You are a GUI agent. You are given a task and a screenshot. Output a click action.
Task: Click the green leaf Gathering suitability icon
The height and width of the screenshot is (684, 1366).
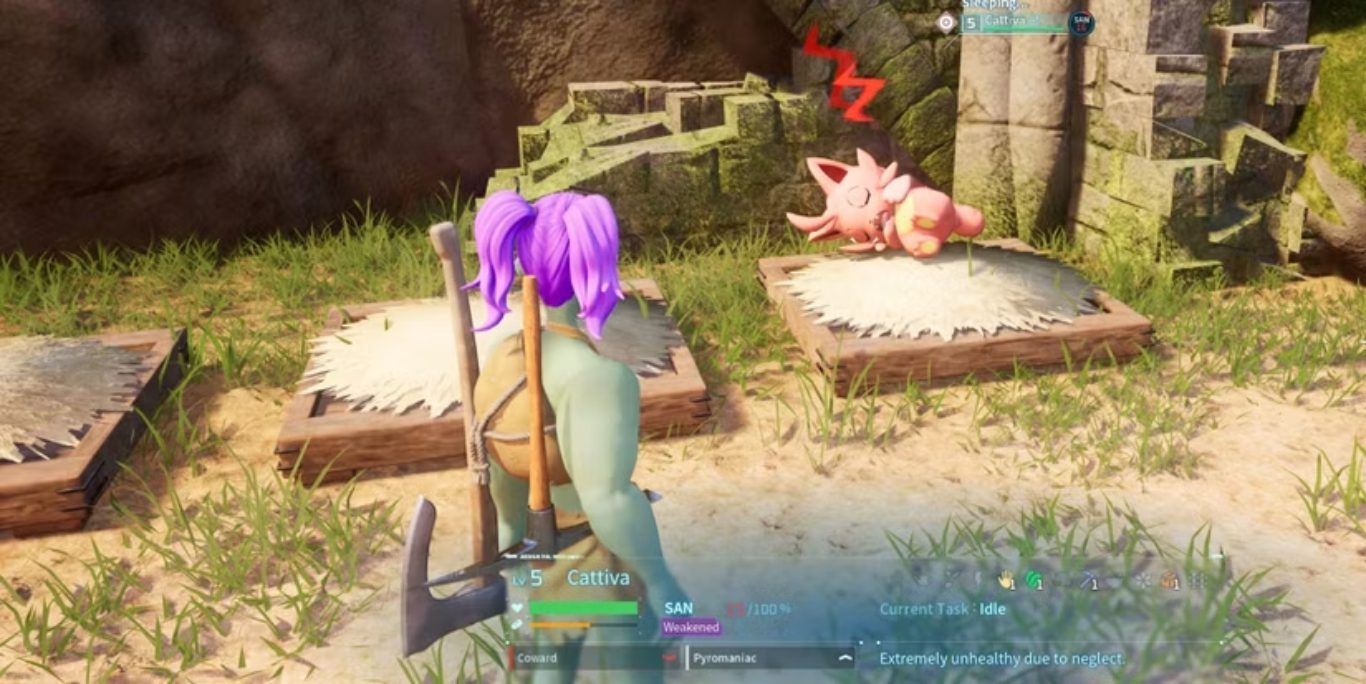click(1034, 580)
